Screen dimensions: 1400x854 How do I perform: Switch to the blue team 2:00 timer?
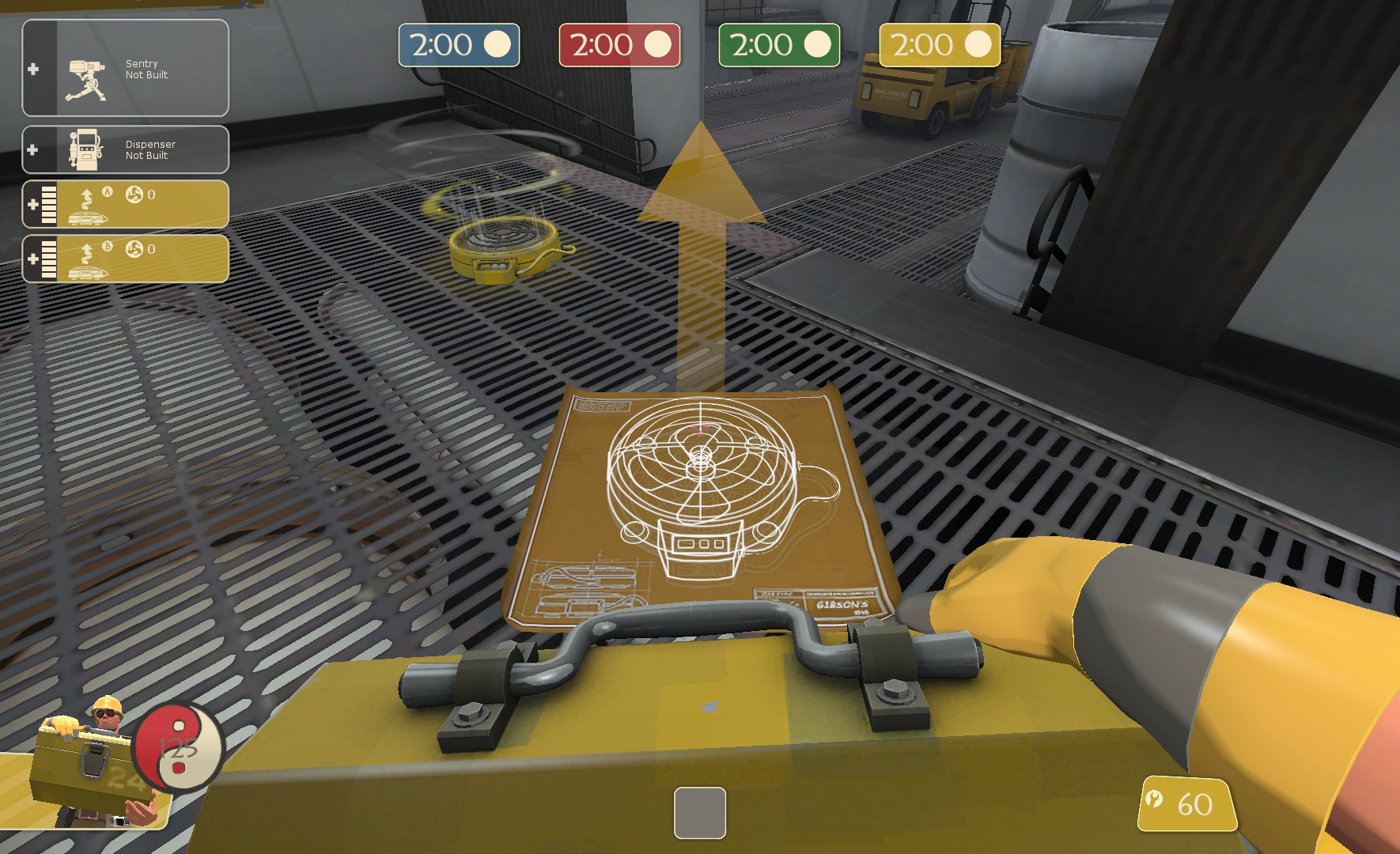click(457, 45)
